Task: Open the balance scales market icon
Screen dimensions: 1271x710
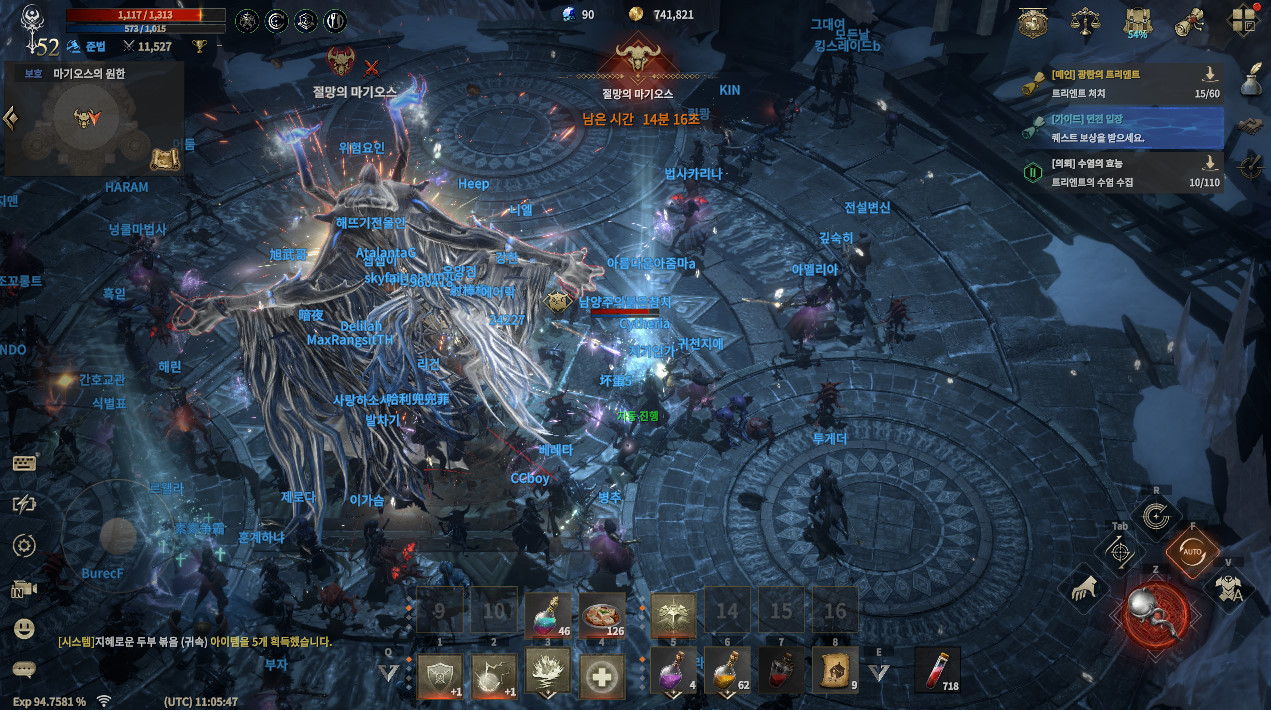Action: (1085, 21)
